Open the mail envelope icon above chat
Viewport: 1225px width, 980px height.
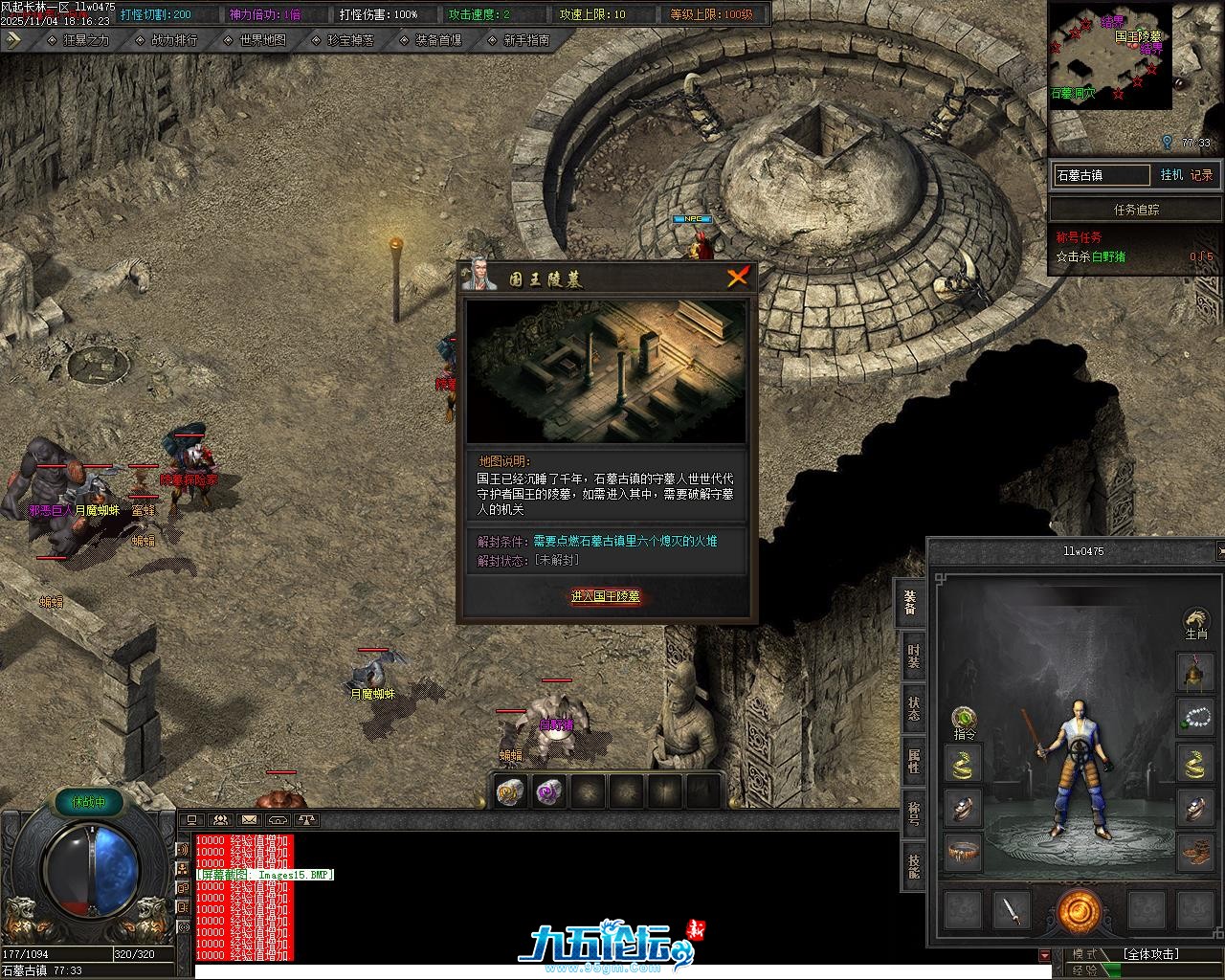click(x=249, y=820)
